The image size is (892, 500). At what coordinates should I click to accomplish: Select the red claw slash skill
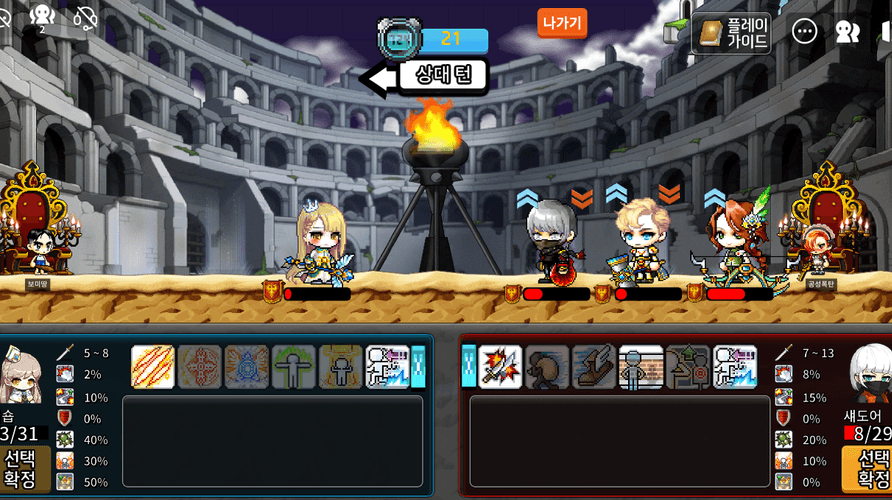153,367
